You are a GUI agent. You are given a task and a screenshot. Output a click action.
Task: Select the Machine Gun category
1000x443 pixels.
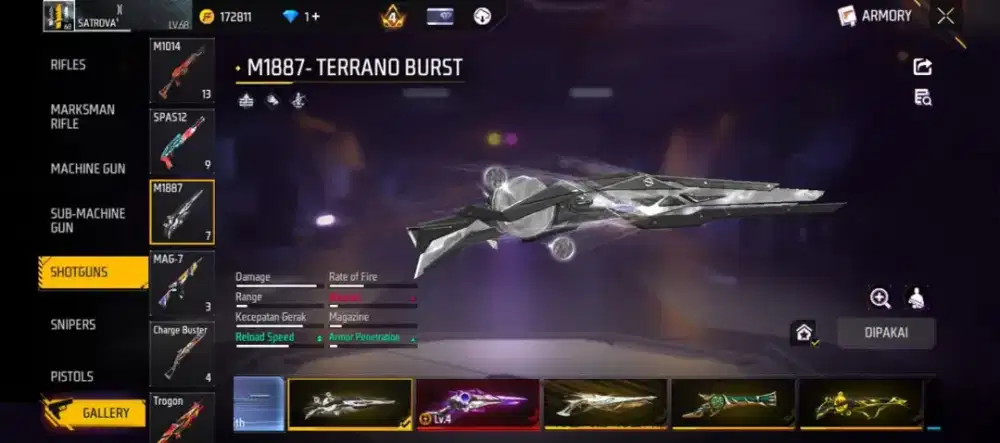88,169
